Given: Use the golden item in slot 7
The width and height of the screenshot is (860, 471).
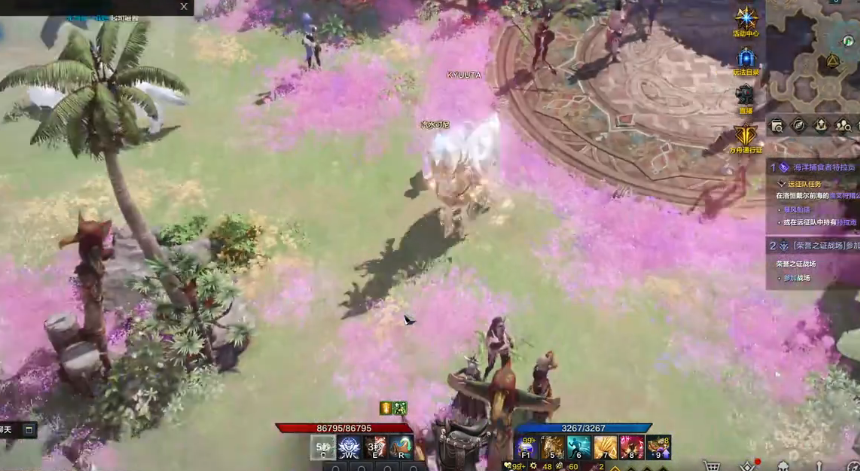Looking at the screenshot, I should pos(605,447).
